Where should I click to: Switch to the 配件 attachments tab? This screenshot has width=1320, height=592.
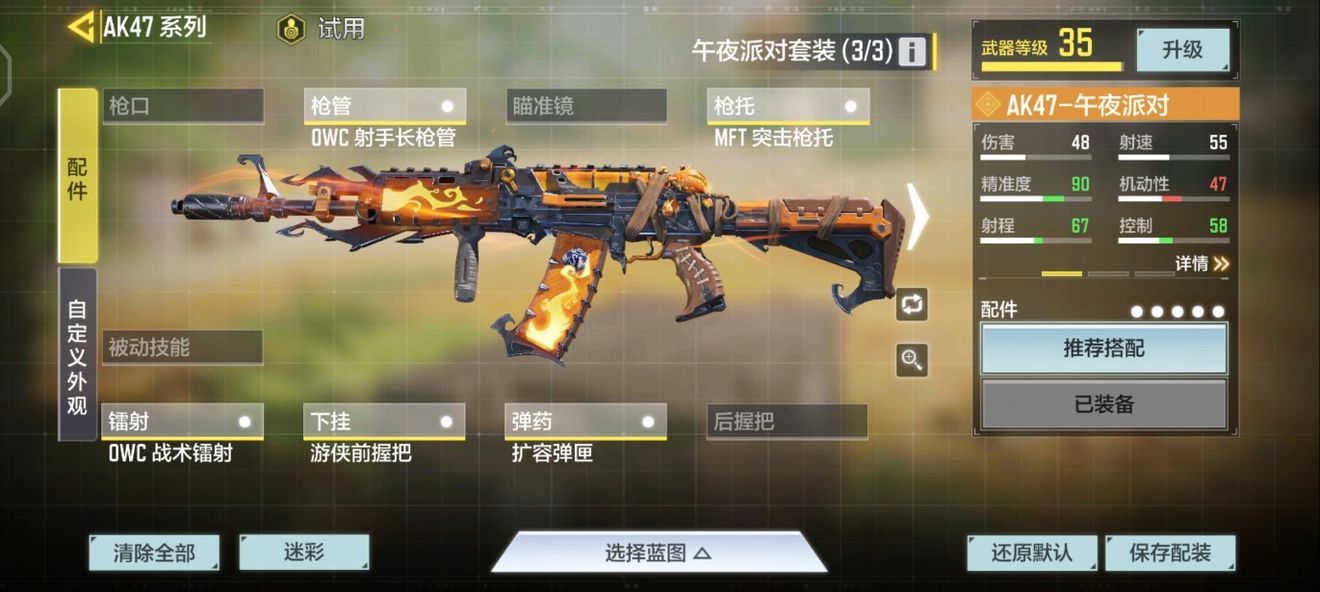(77, 176)
